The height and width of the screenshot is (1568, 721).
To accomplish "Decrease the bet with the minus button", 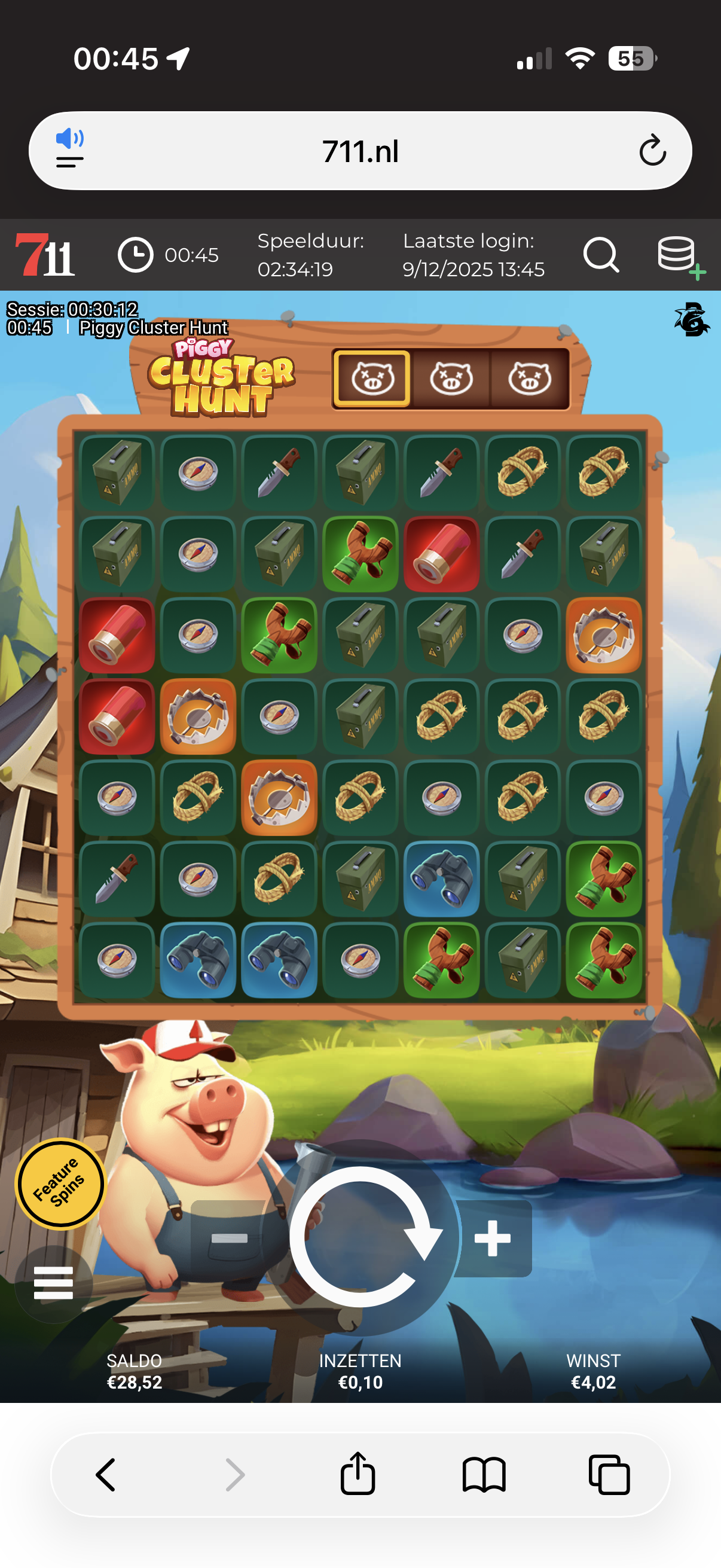I will coord(229,1238).
